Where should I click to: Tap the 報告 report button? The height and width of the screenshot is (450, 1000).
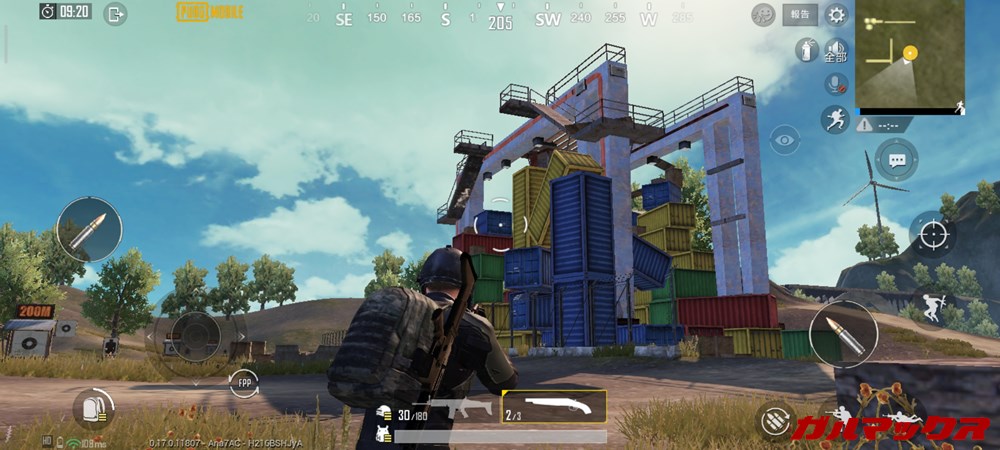click(799, 15)
